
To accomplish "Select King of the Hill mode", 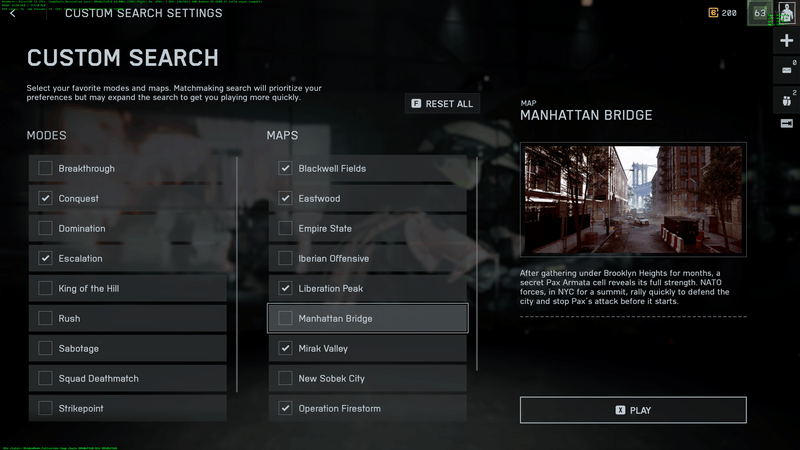I will click(x=45, y=289).
